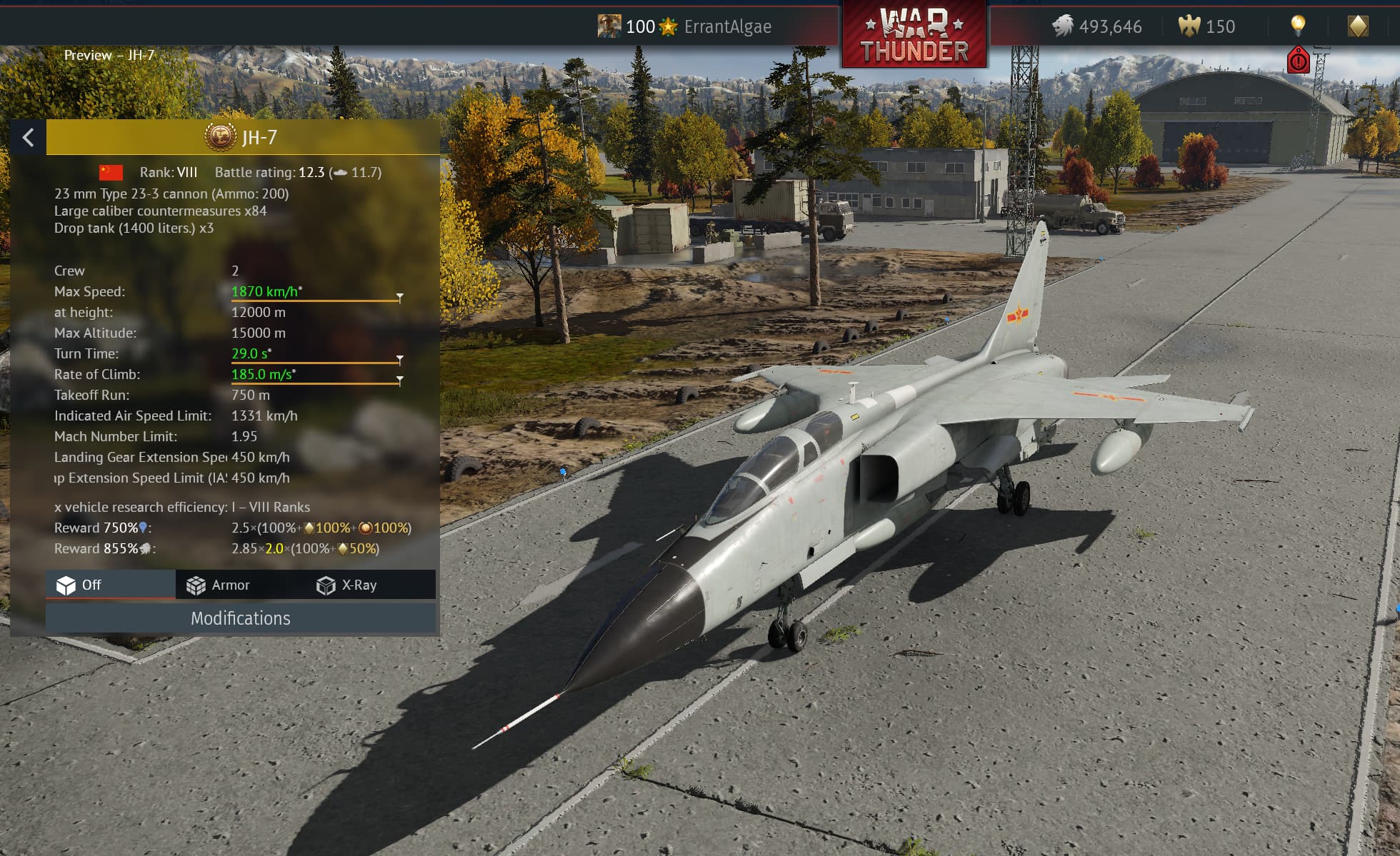Screen dimensions: 1400x856
Task: Expand the Max Speed stat details
Action: click(400, 296)
